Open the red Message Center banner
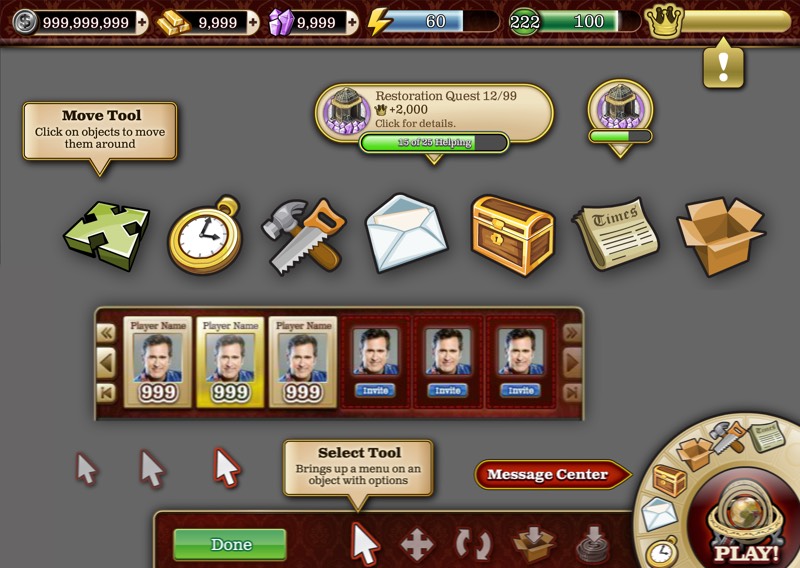Screen dimensions: 800x568 (x=551, y=474)
